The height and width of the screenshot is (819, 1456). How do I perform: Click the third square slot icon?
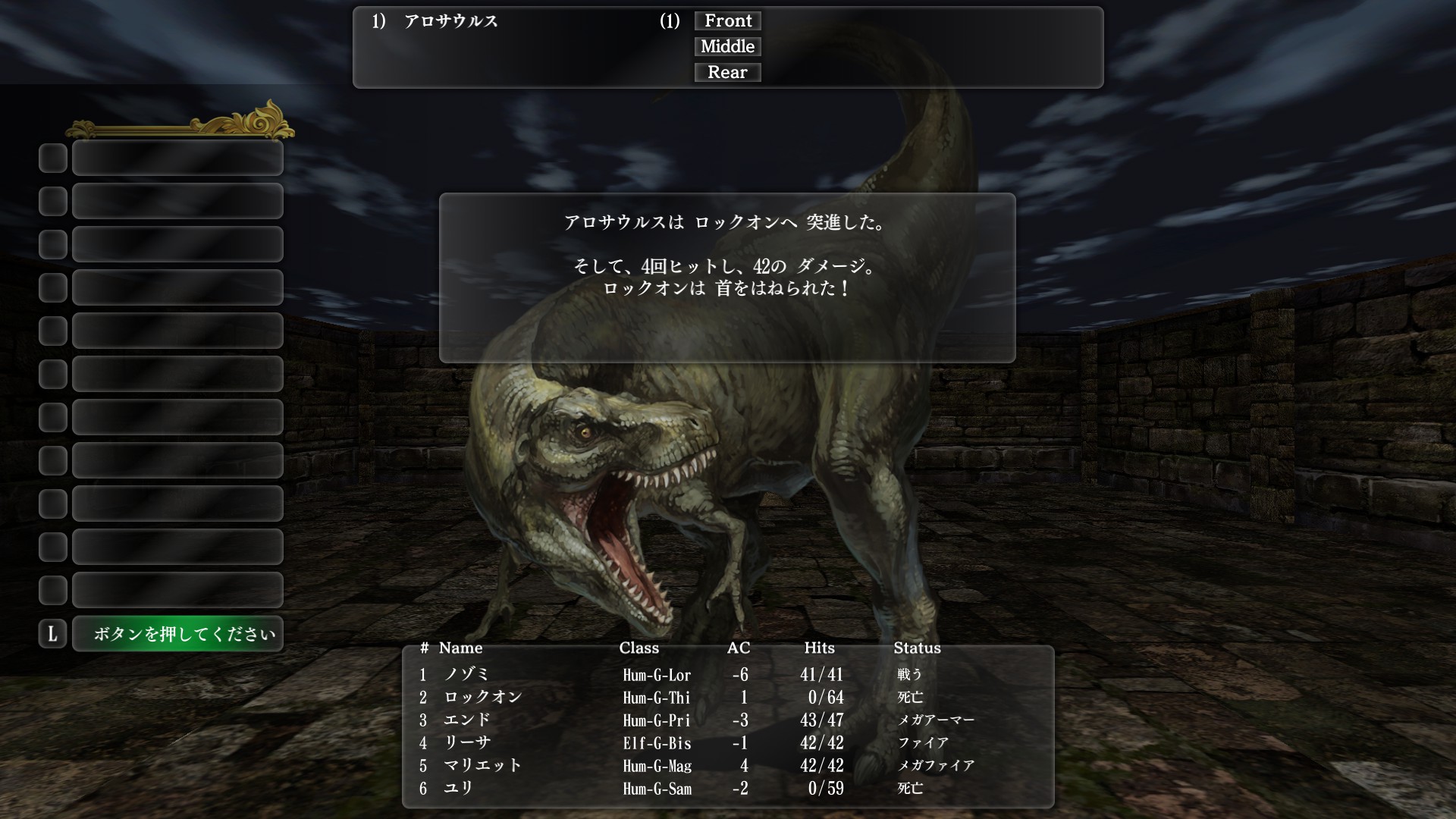click(52, 244)
